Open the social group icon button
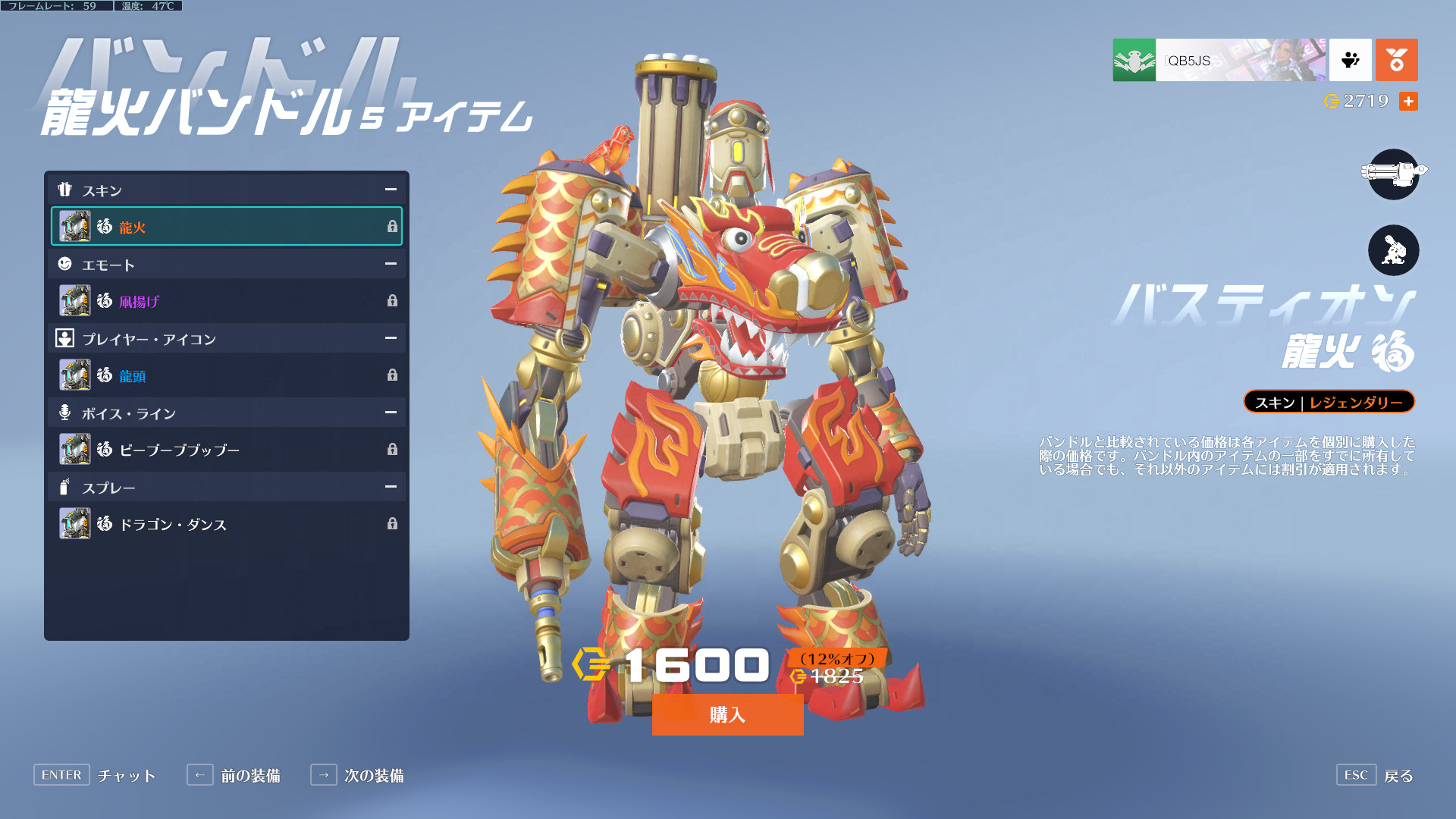The width and height of the screenshot is (1456, 819). pyautogui.click(x=1350, y=60)
